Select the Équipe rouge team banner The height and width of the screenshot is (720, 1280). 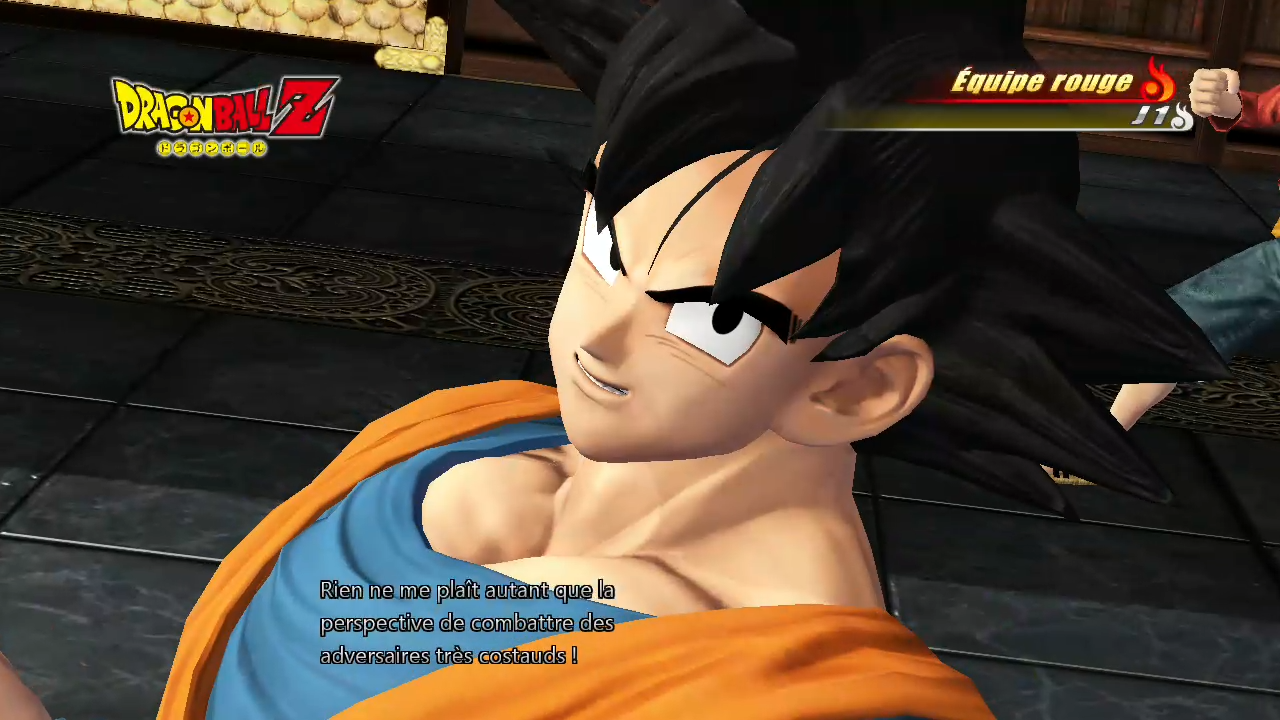[x=1040, y=83]
